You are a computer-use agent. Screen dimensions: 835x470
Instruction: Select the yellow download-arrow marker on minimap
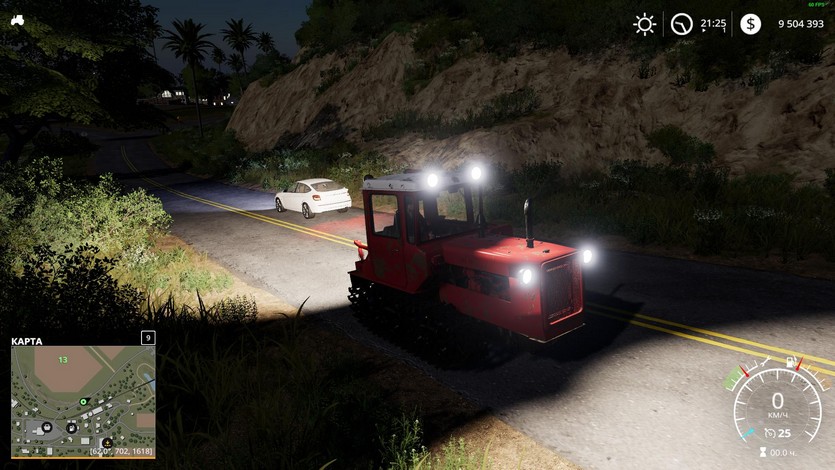[107, 442]
